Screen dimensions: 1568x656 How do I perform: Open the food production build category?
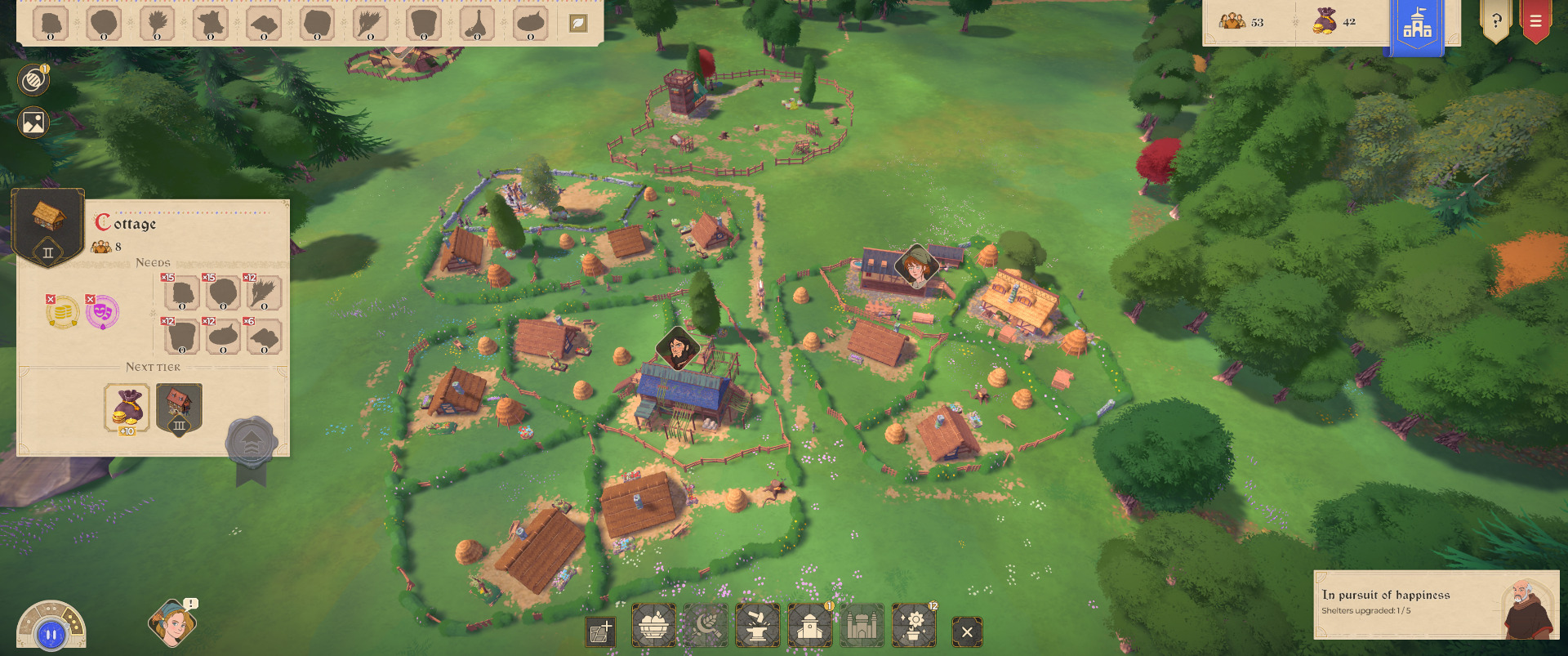click(653, 626)
